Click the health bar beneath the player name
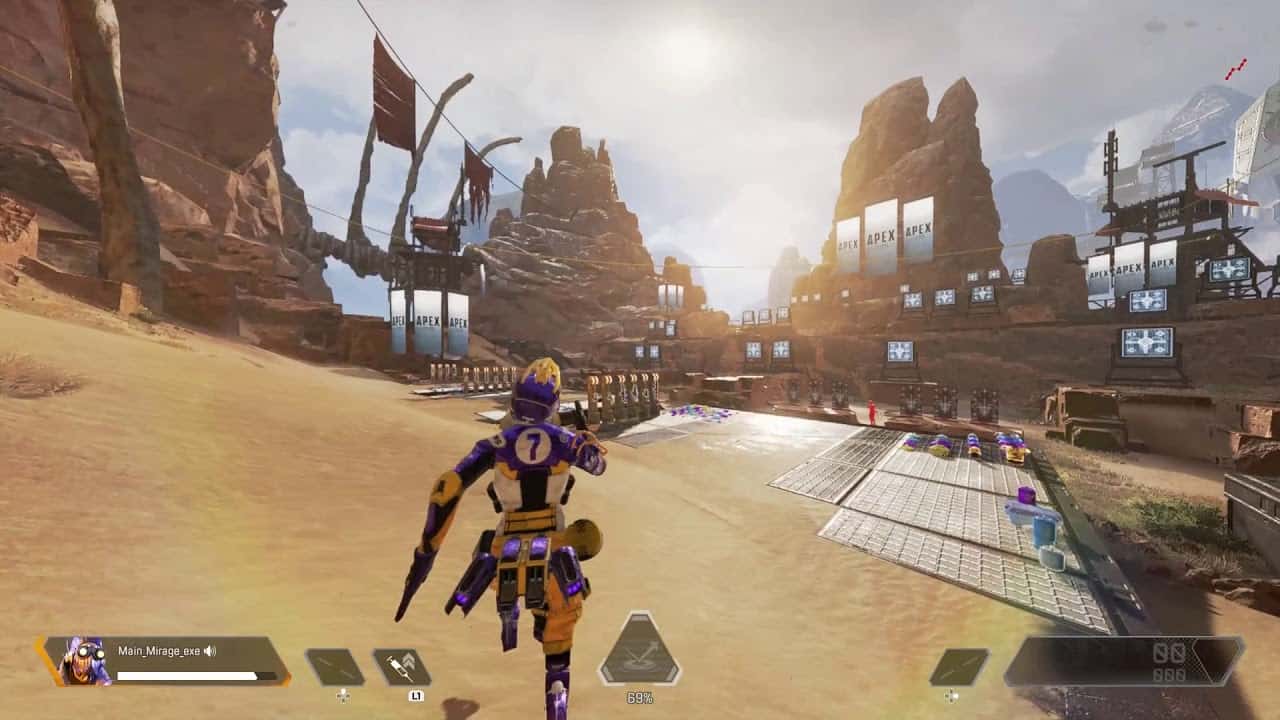This screenshot has width=1280, height=720. 185,673
